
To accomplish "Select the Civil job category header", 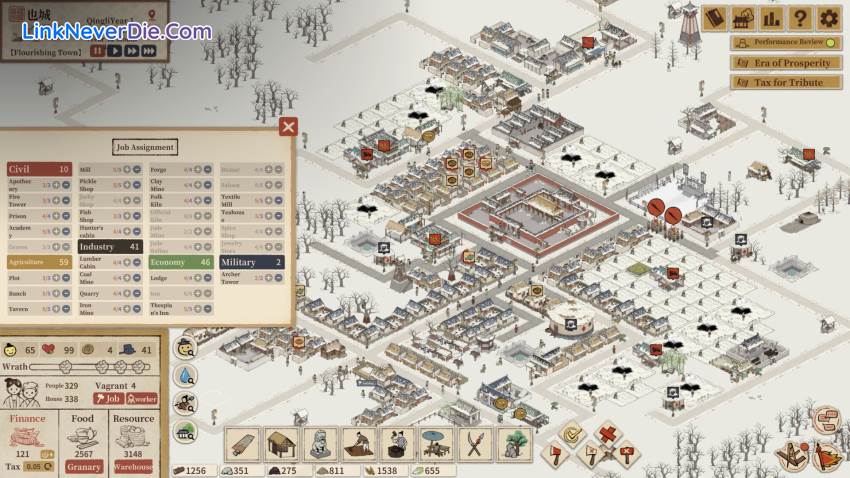I will (39, 170).
